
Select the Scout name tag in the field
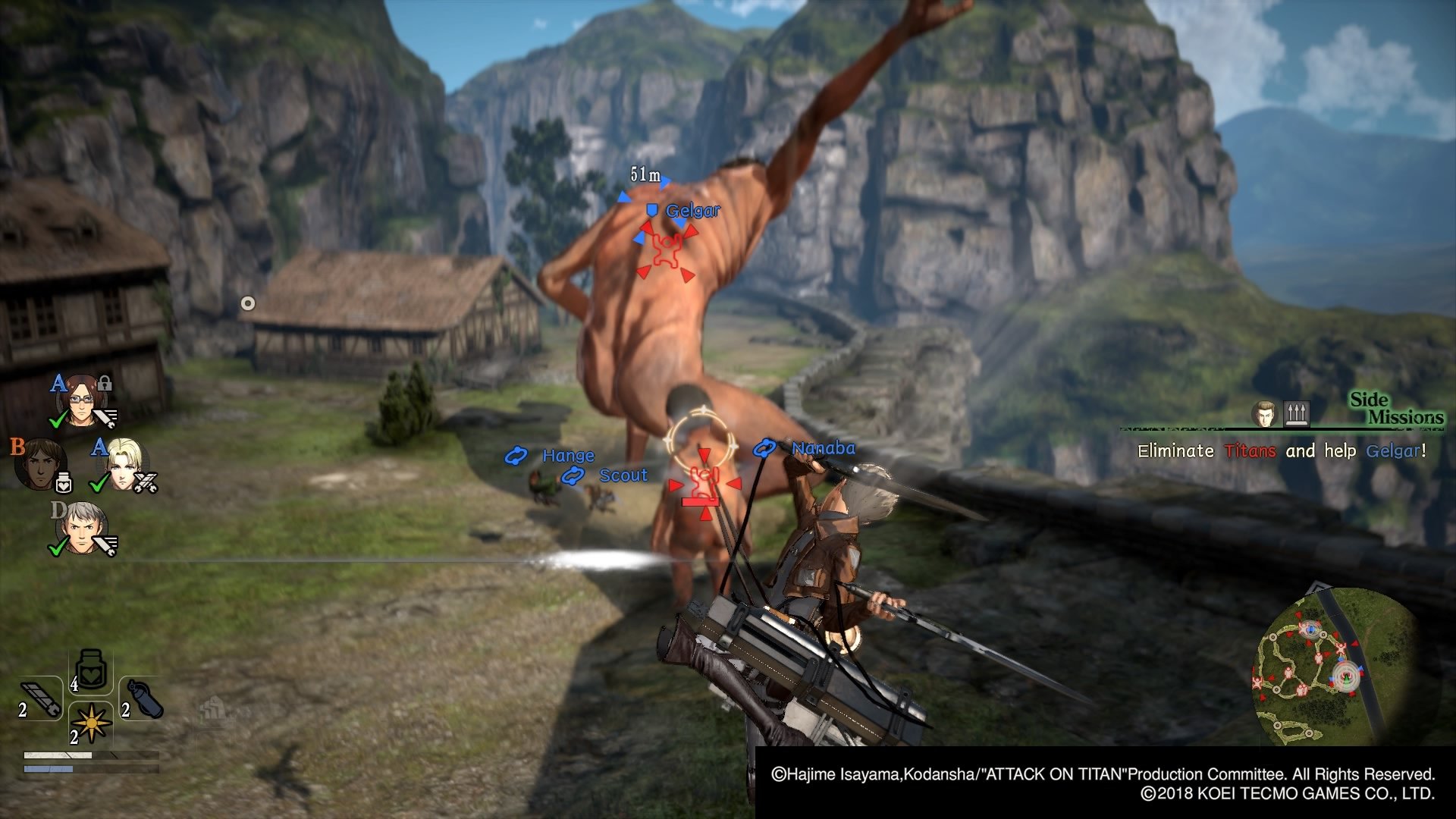(623, 475)
